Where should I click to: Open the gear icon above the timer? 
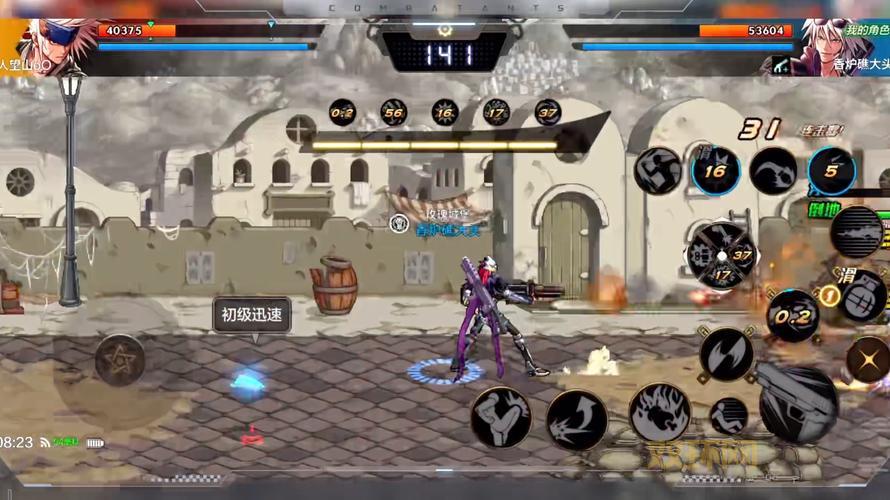tap(444, 31)
